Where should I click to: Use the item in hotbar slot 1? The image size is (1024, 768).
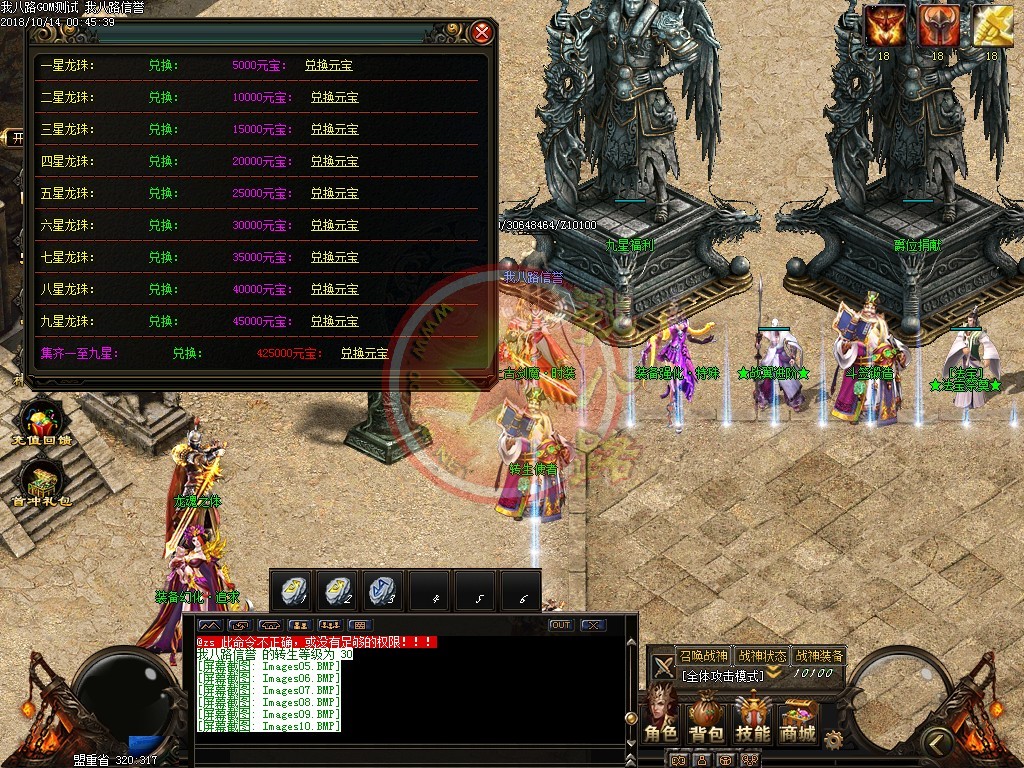point(294,590)
